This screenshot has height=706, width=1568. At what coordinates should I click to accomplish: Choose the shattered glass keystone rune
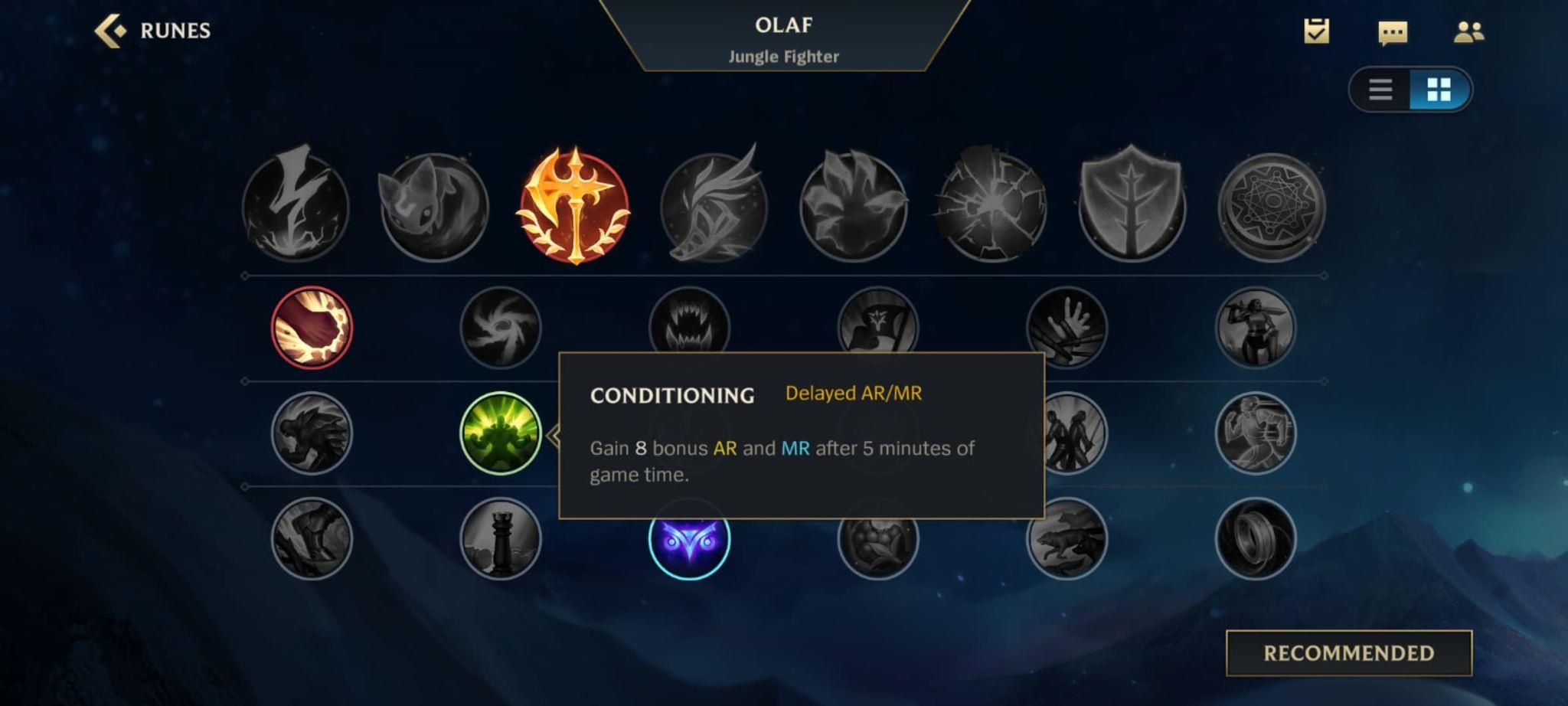(x=992, y=207)
